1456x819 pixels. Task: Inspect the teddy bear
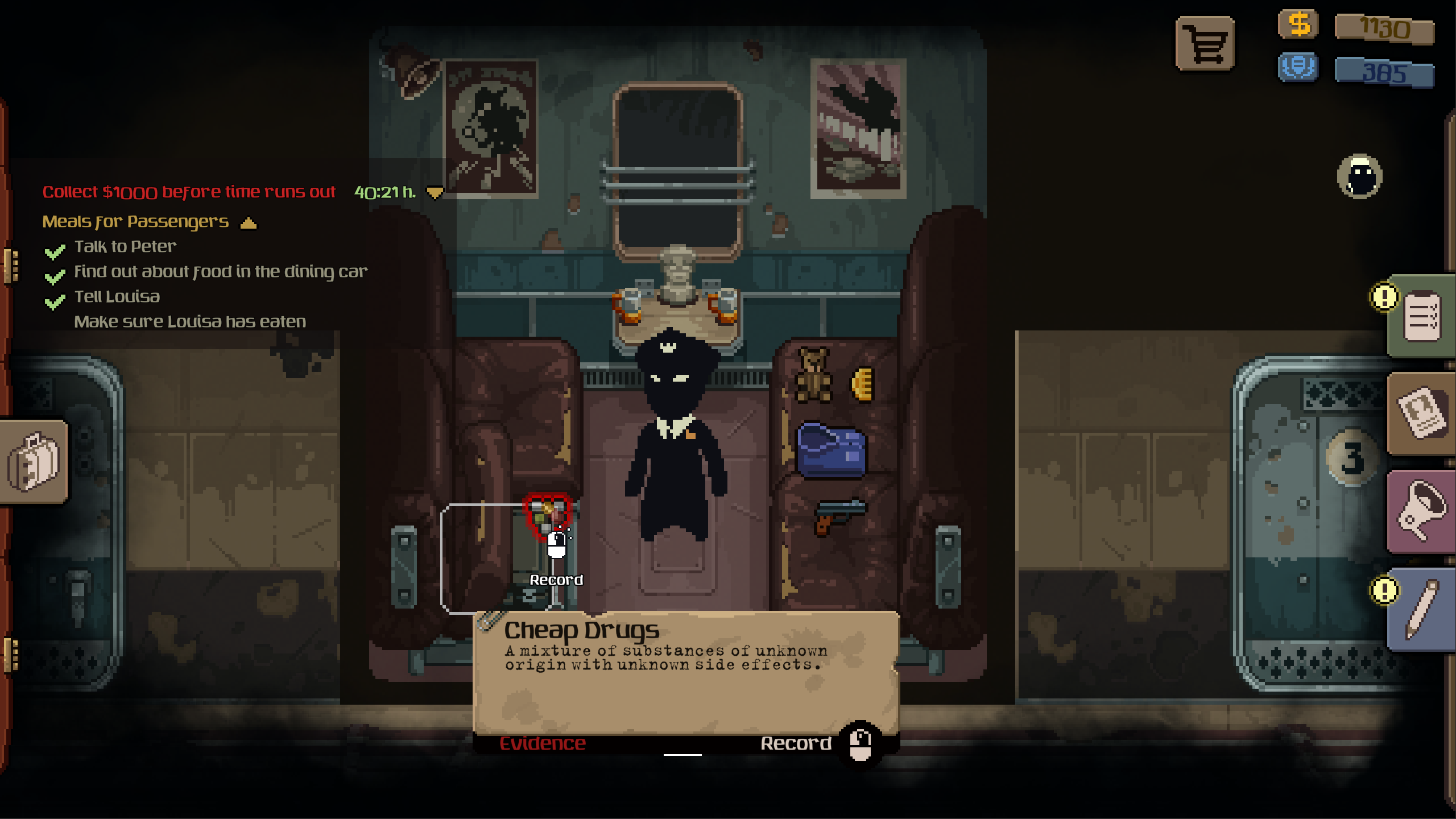813,375
